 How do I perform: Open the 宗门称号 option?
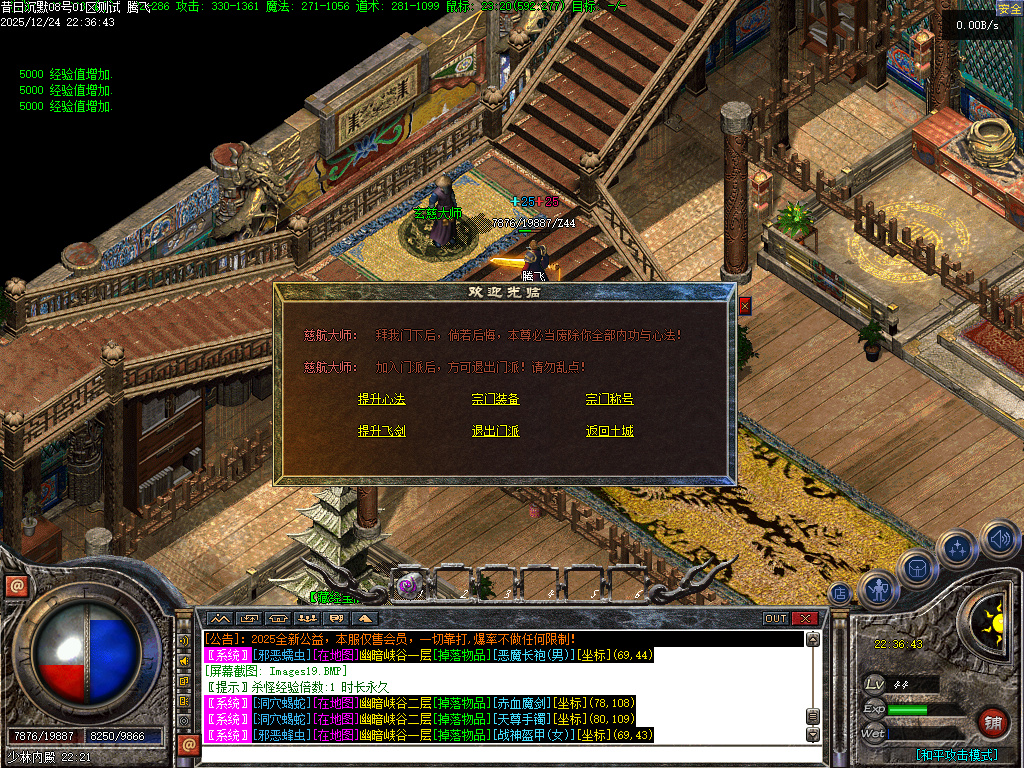click(x=609, y=400)
